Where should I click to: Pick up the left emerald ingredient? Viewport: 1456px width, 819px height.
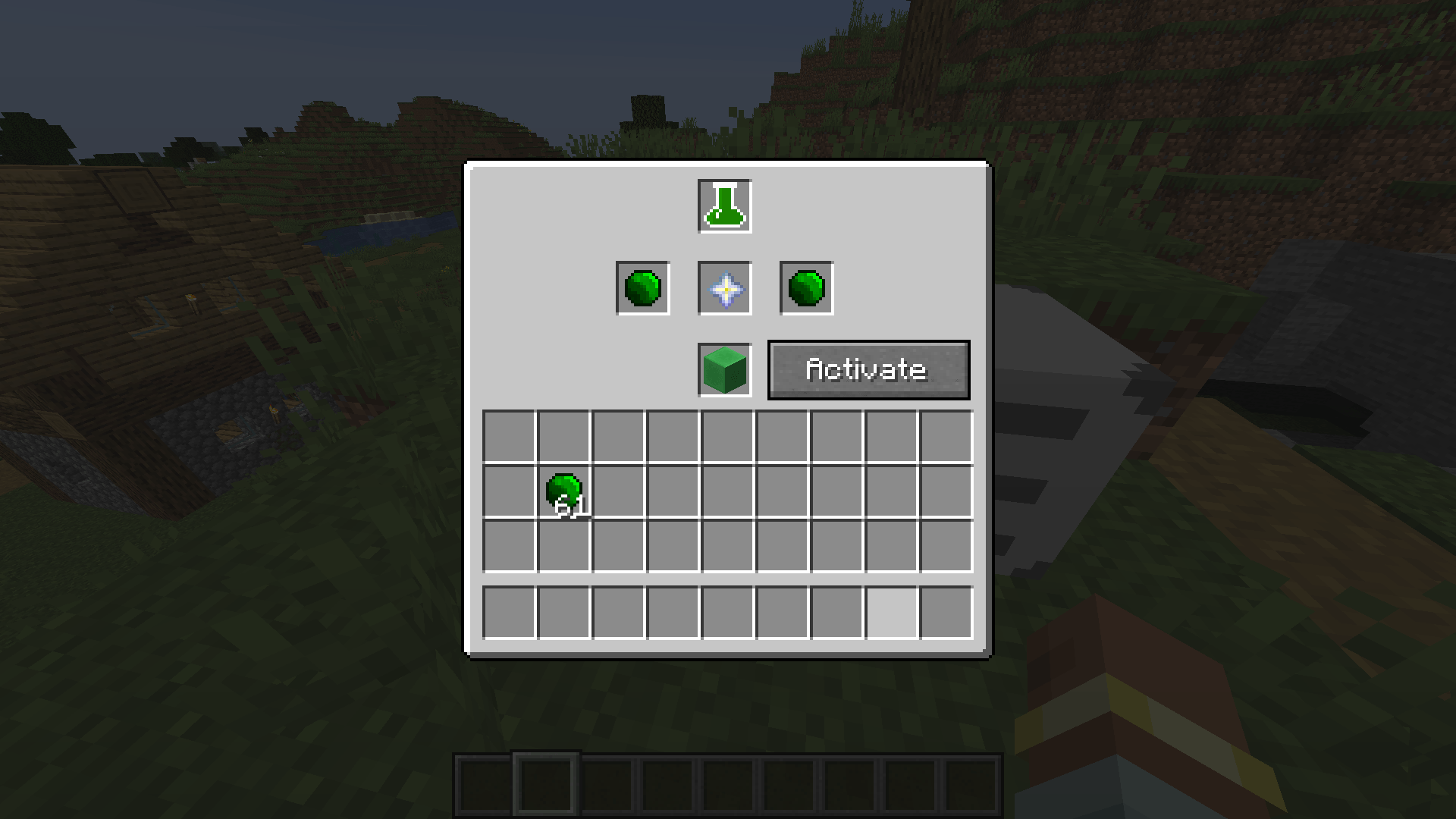click(642, 288)
